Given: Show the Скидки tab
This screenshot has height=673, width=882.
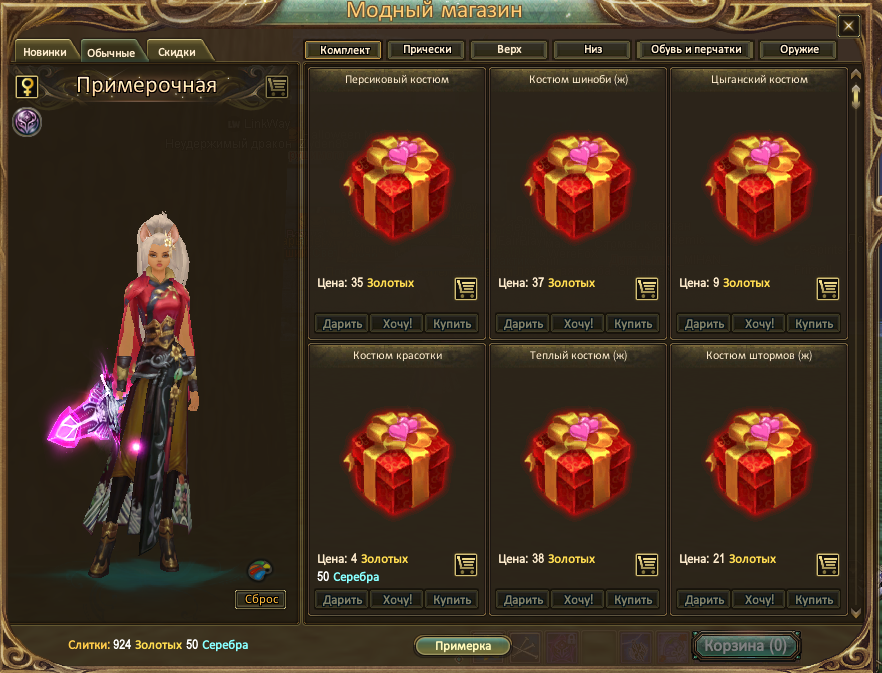Looking at the screenshot, I should 177,52.
